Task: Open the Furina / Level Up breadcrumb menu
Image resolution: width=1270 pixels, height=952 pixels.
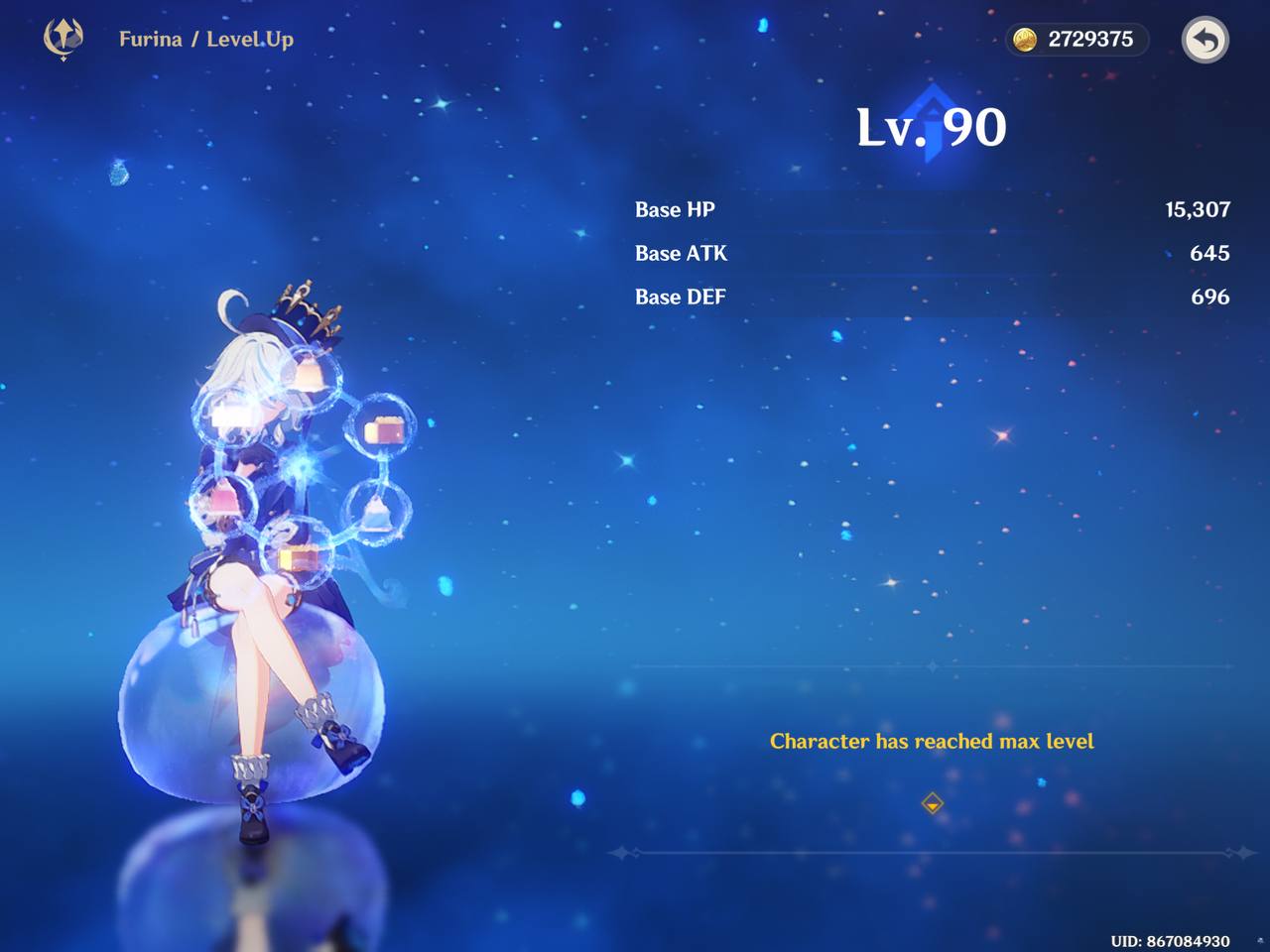Action: click(203, 40)
